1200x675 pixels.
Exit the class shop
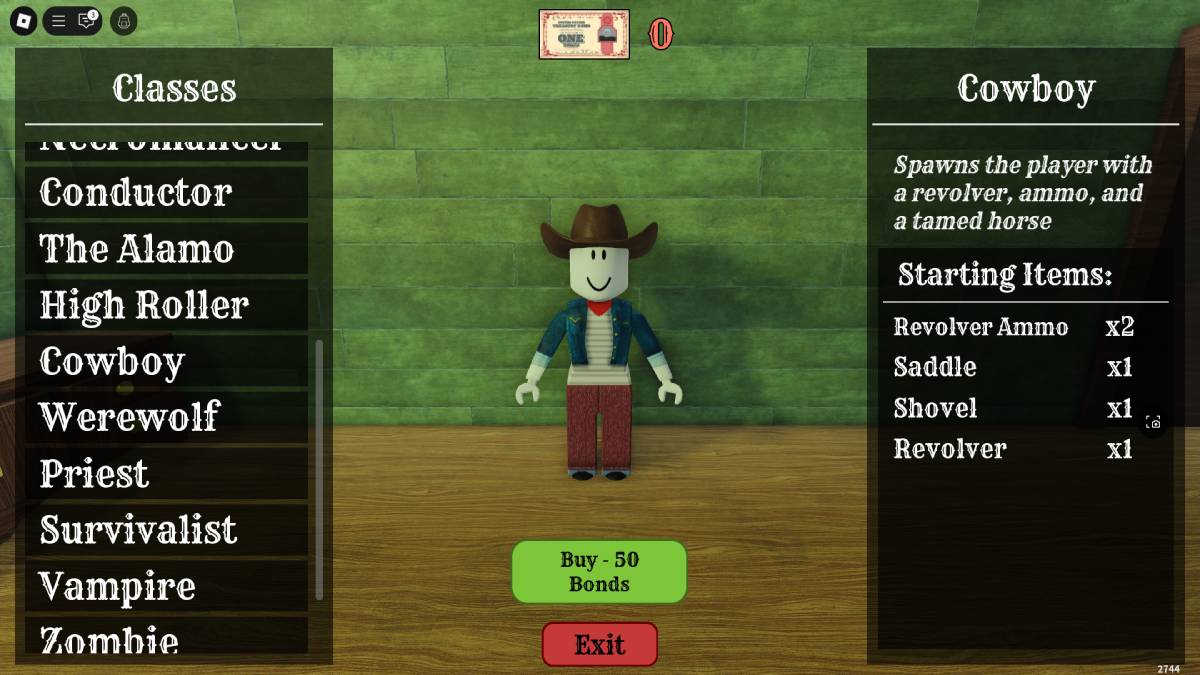(x=600, y=644)
